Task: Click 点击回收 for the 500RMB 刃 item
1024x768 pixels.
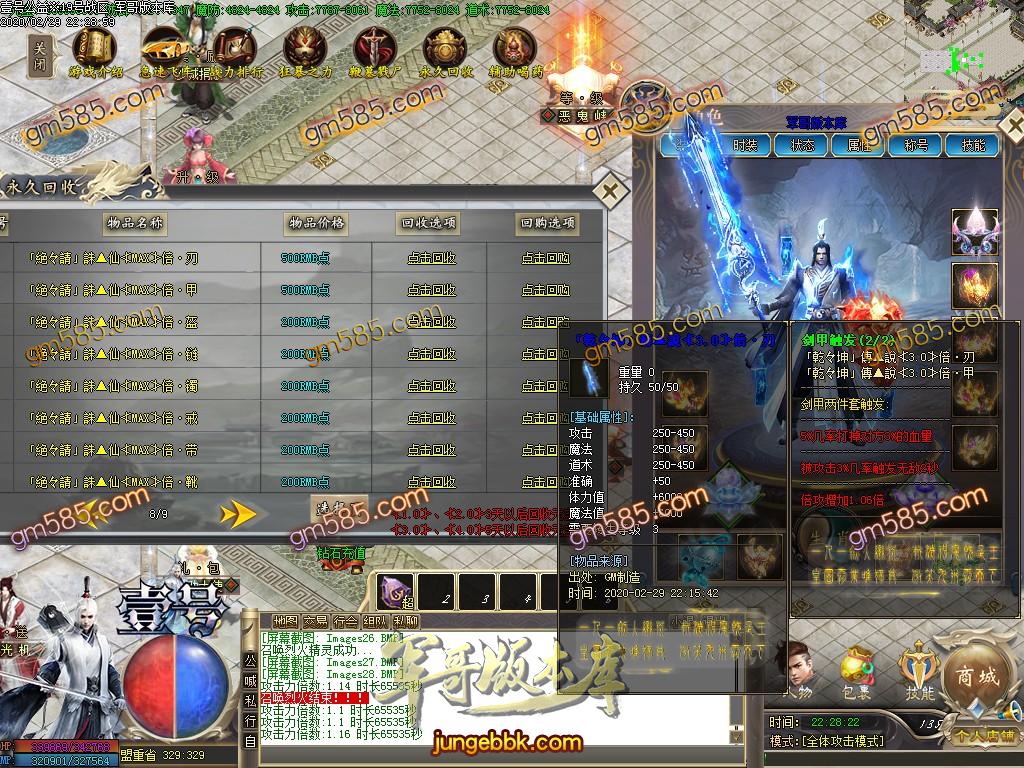Action: [431, 258]
